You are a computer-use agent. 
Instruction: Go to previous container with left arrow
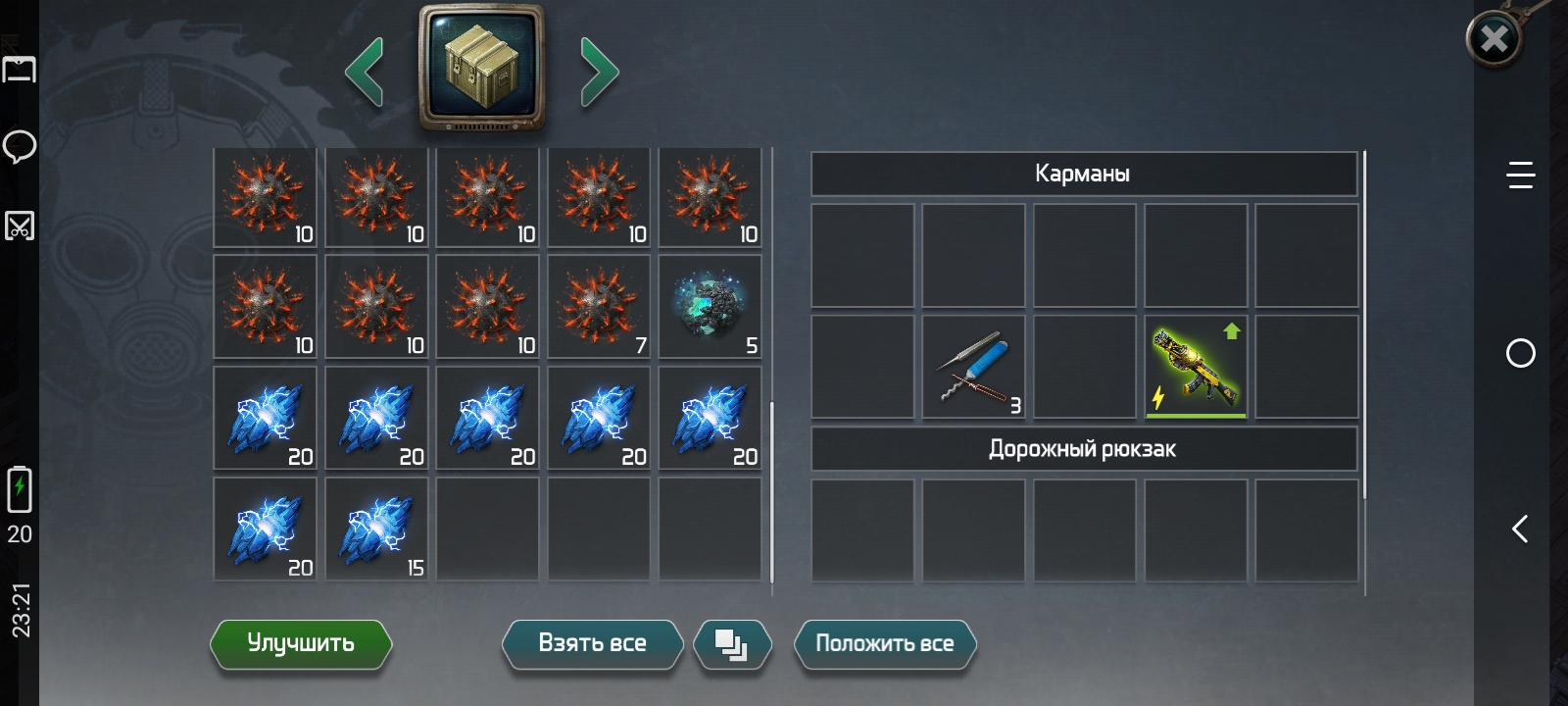pyautogui.click(x=365, y=72)
